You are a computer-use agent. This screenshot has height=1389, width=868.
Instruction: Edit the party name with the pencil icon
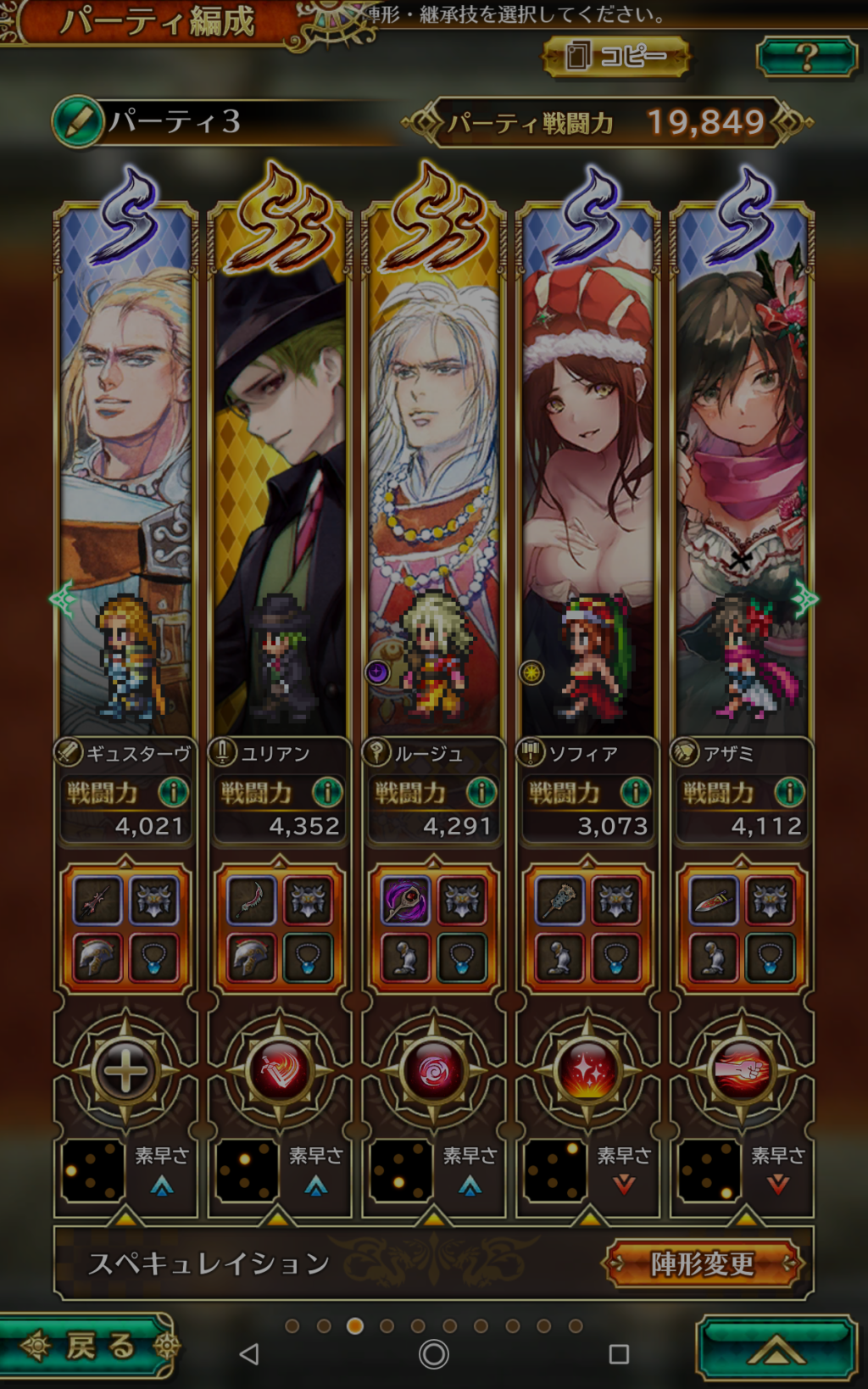[77, 121]
